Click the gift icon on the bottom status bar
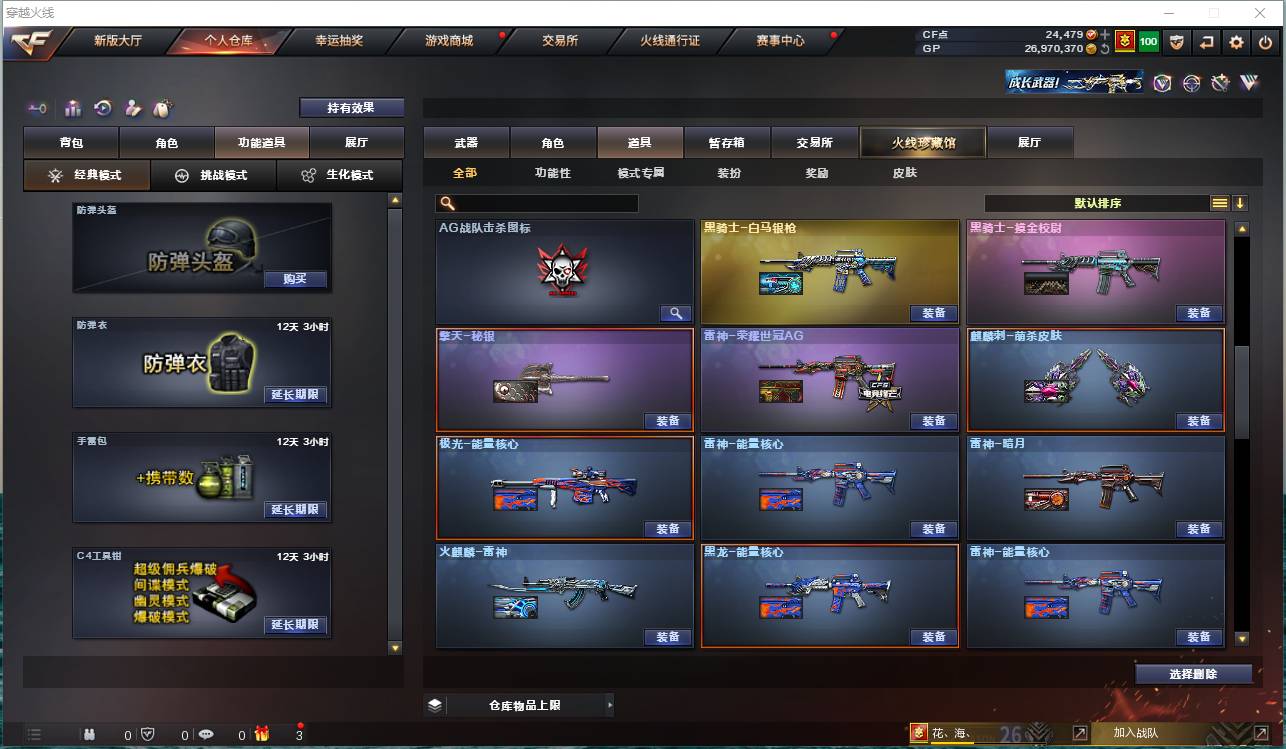Viewport: 1286px width, 749px height. (261, 734)
